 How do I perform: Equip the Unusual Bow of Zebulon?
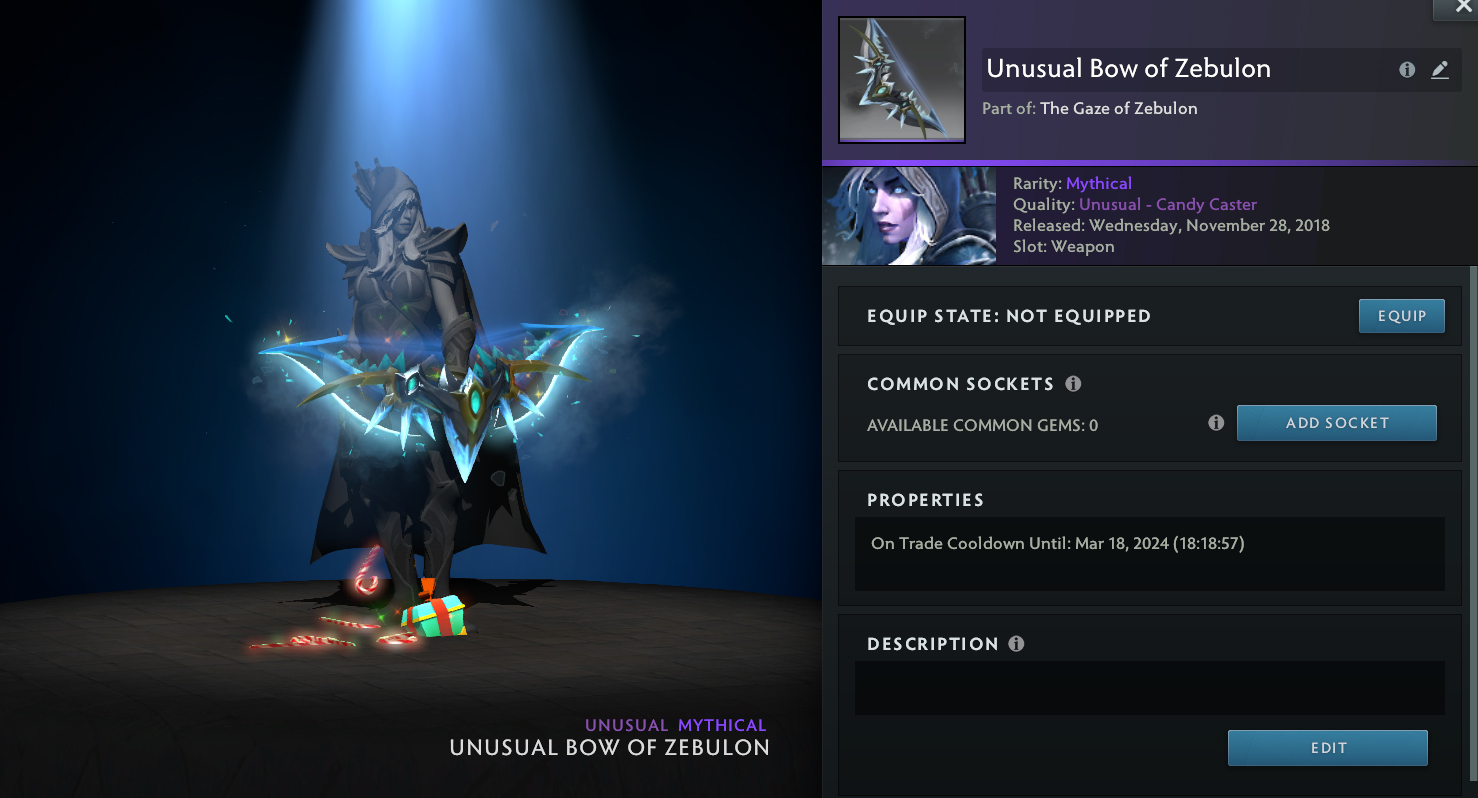pos(1401,316)
